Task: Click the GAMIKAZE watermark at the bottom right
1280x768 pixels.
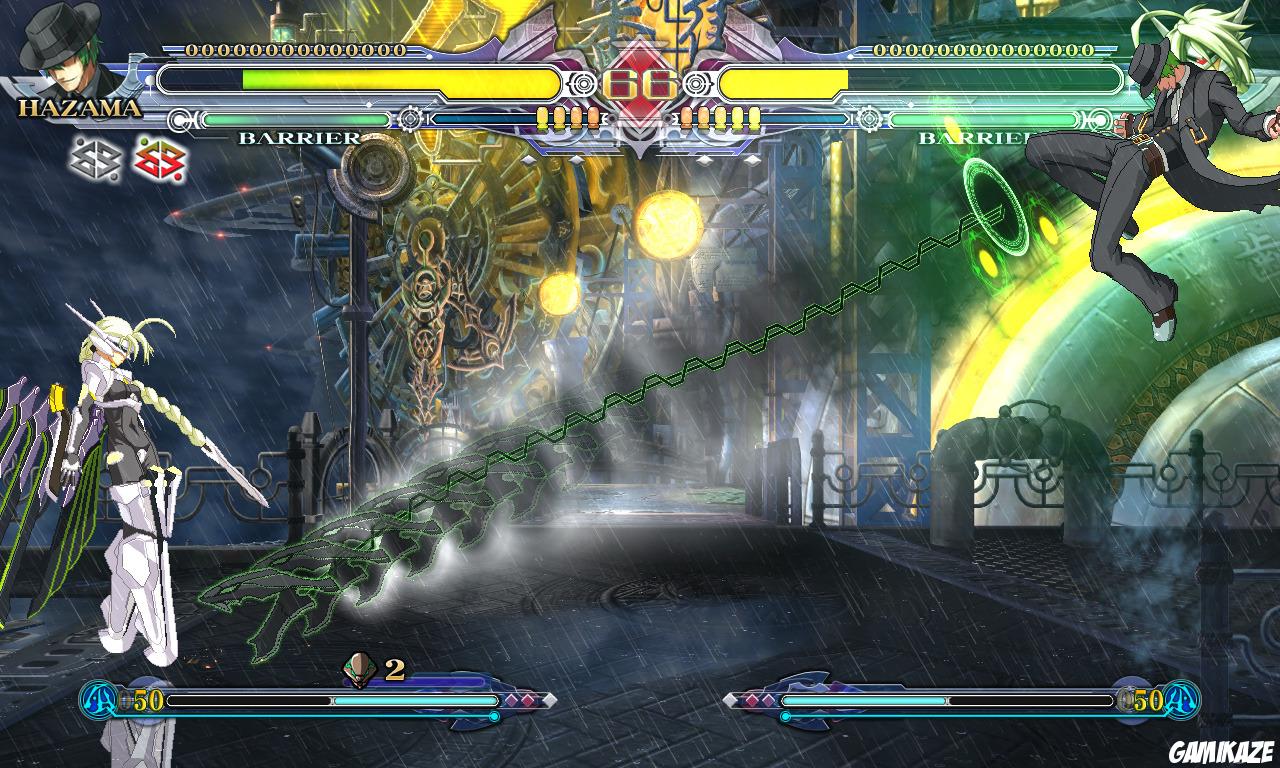Action: click(1221, 748)
